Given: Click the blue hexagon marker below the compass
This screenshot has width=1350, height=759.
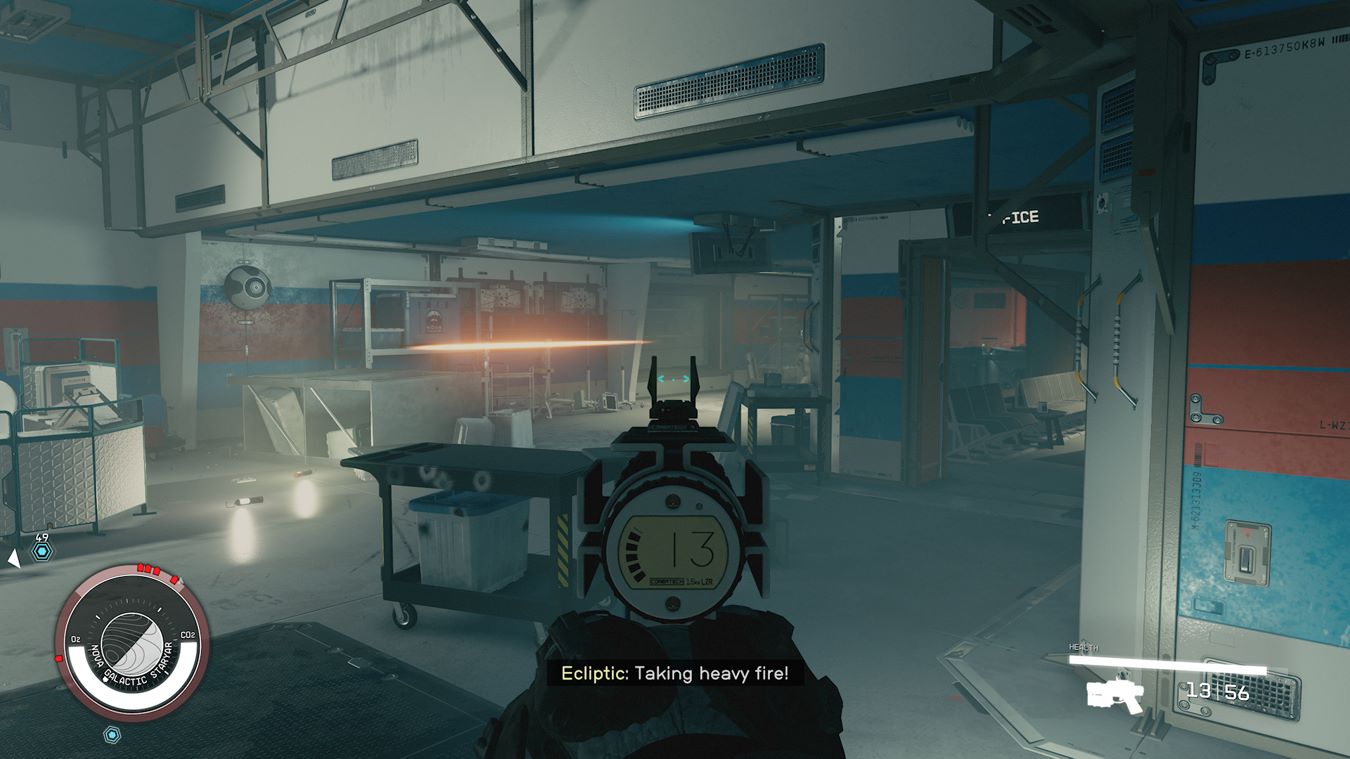Looking at the screenshot, I should coord(113,735).
